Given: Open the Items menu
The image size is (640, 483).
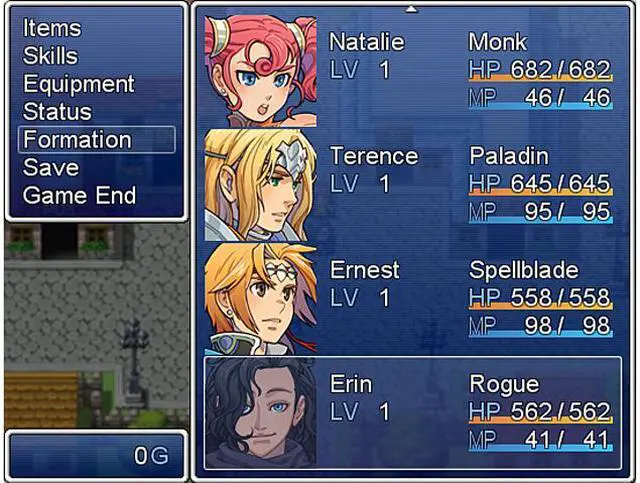Looking at the screenshot, I should (52, 28).
